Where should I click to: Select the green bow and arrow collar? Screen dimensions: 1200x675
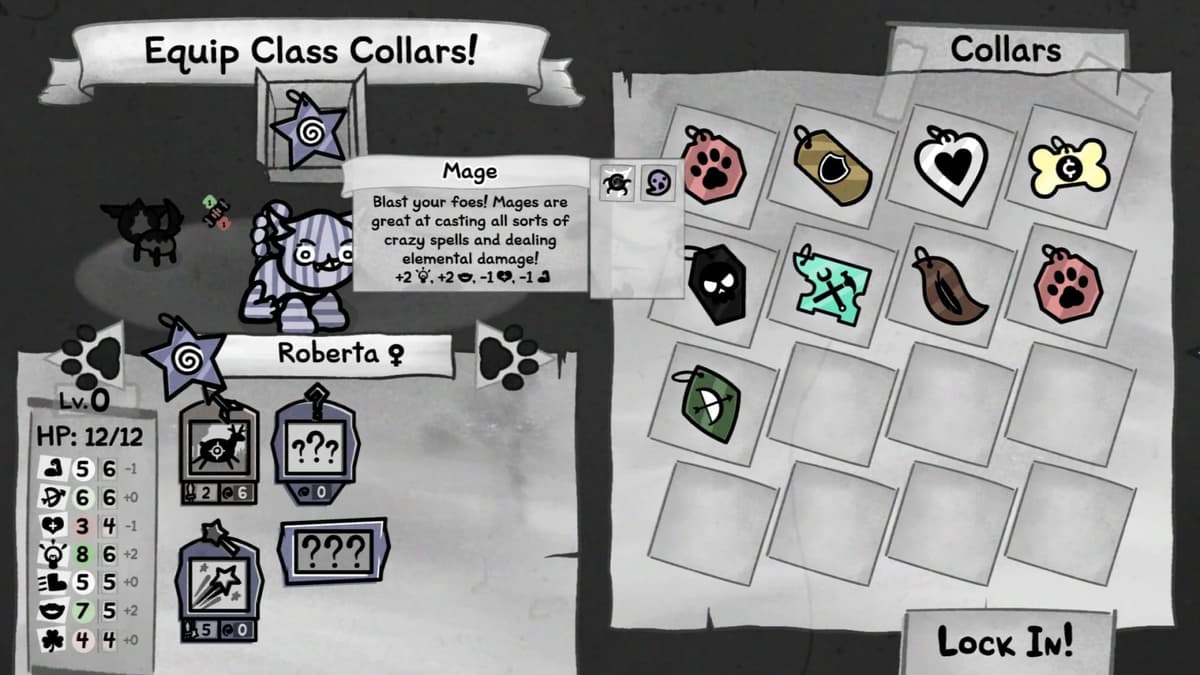(x=714, y=405)
